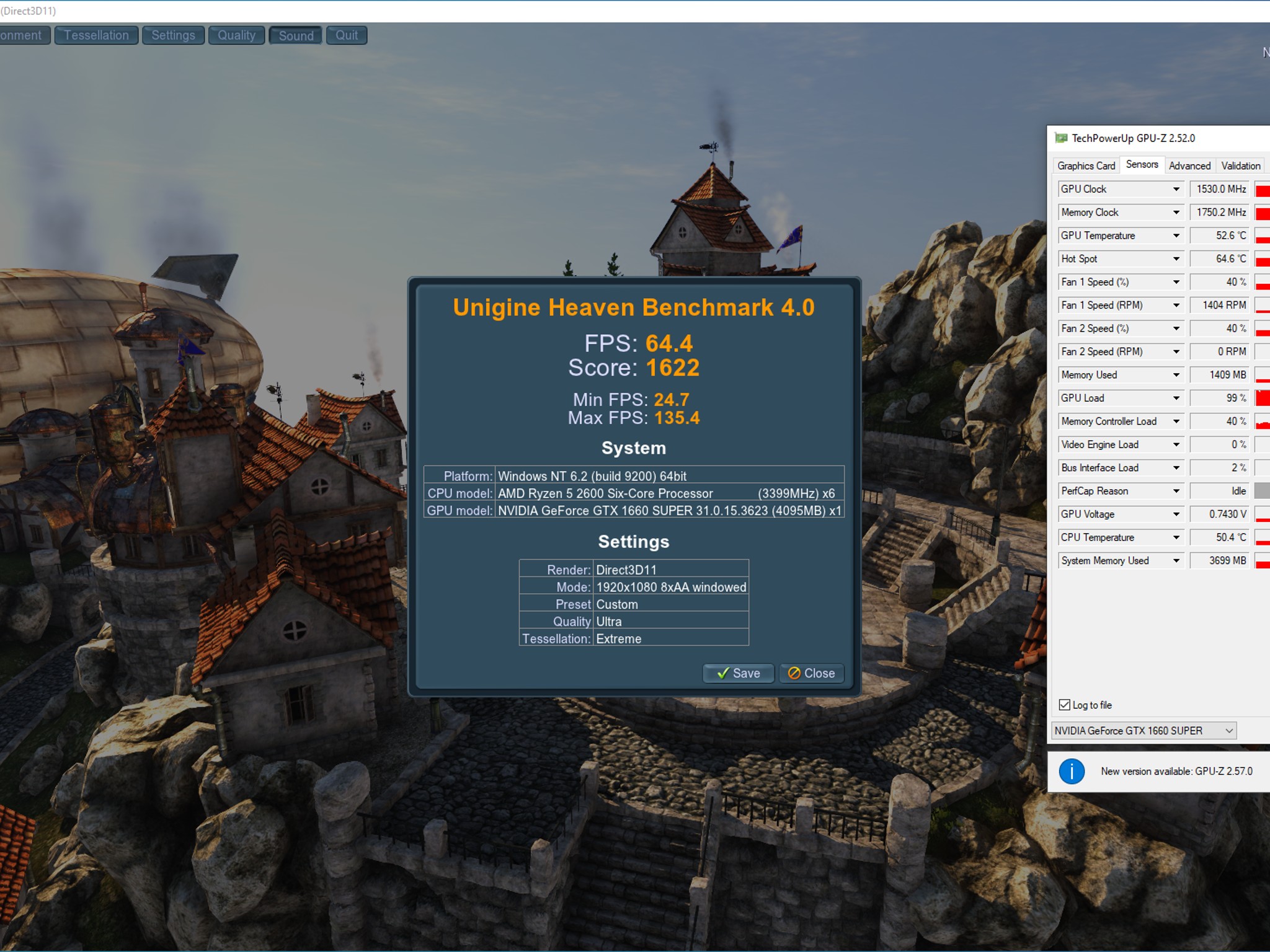Toggle the Sound button
1270x952 pixels.
coord(296,35)
